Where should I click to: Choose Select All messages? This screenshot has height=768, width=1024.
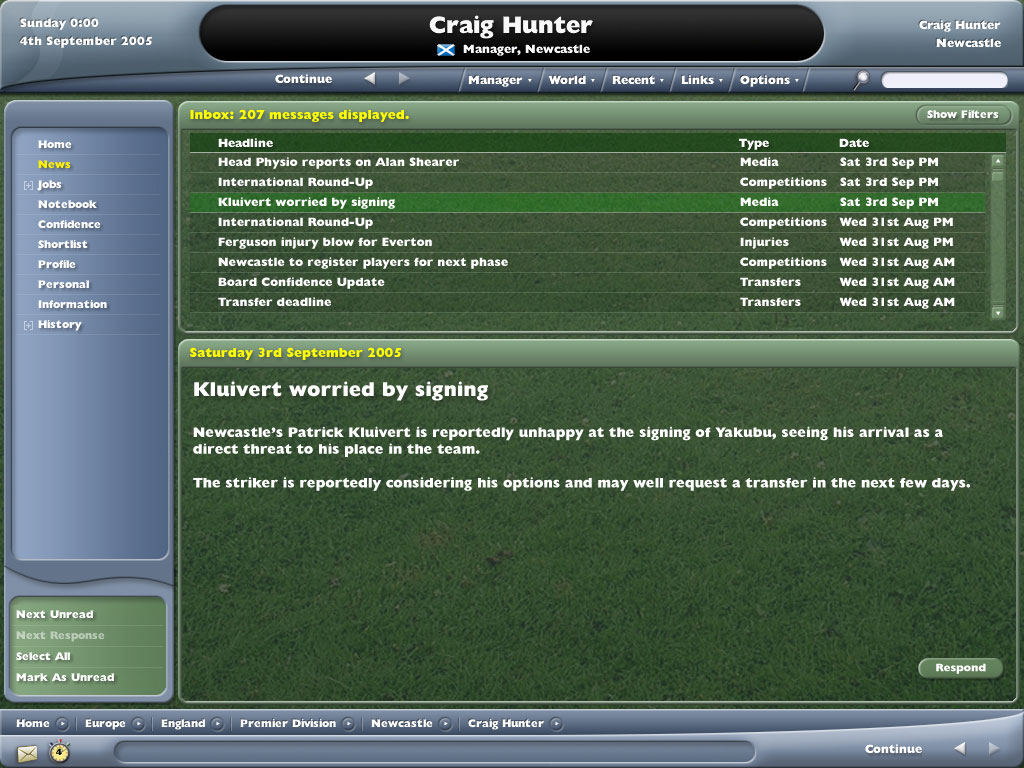pos(43,656)
